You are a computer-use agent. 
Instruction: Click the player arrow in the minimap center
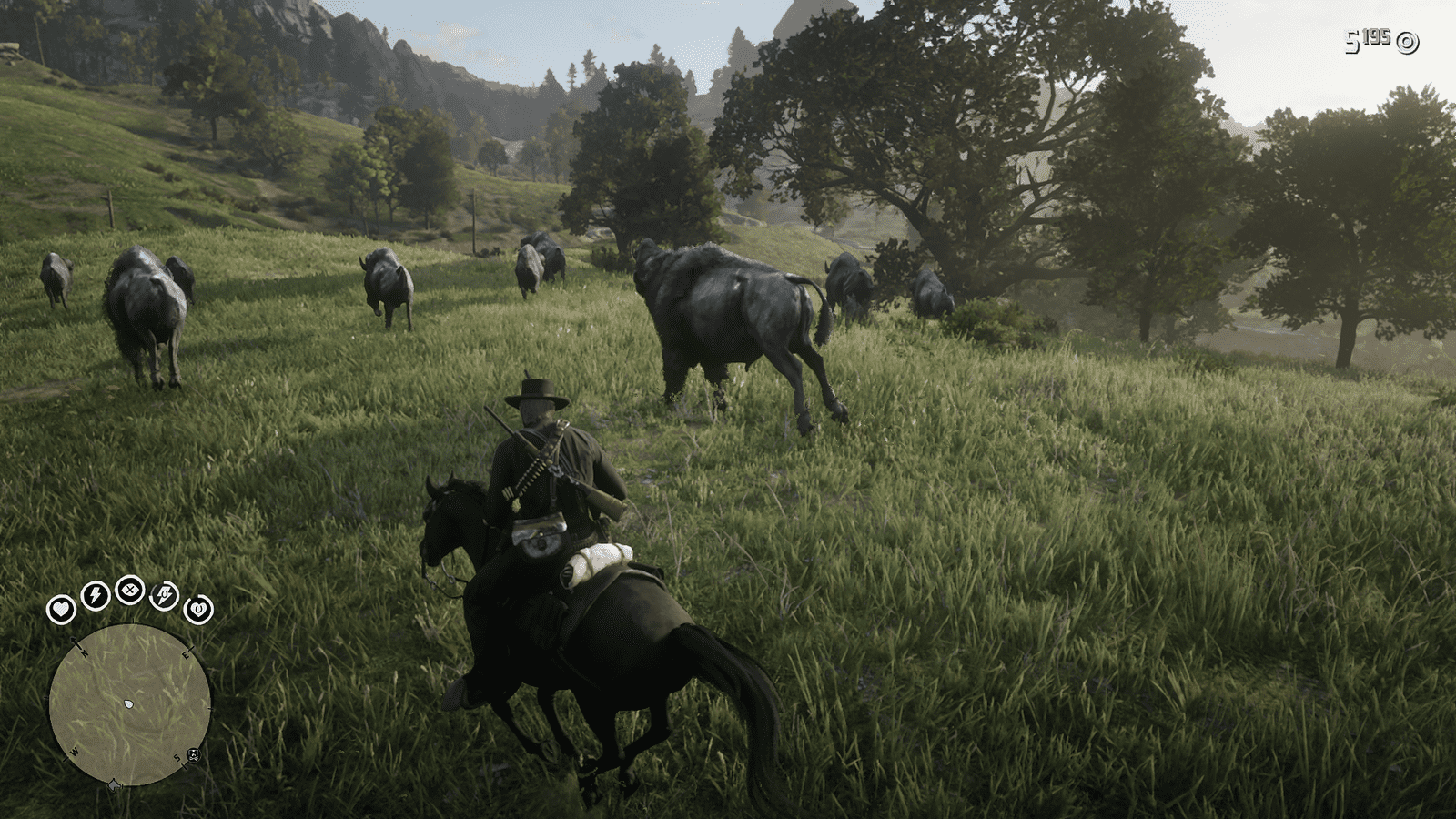(129, 703)
